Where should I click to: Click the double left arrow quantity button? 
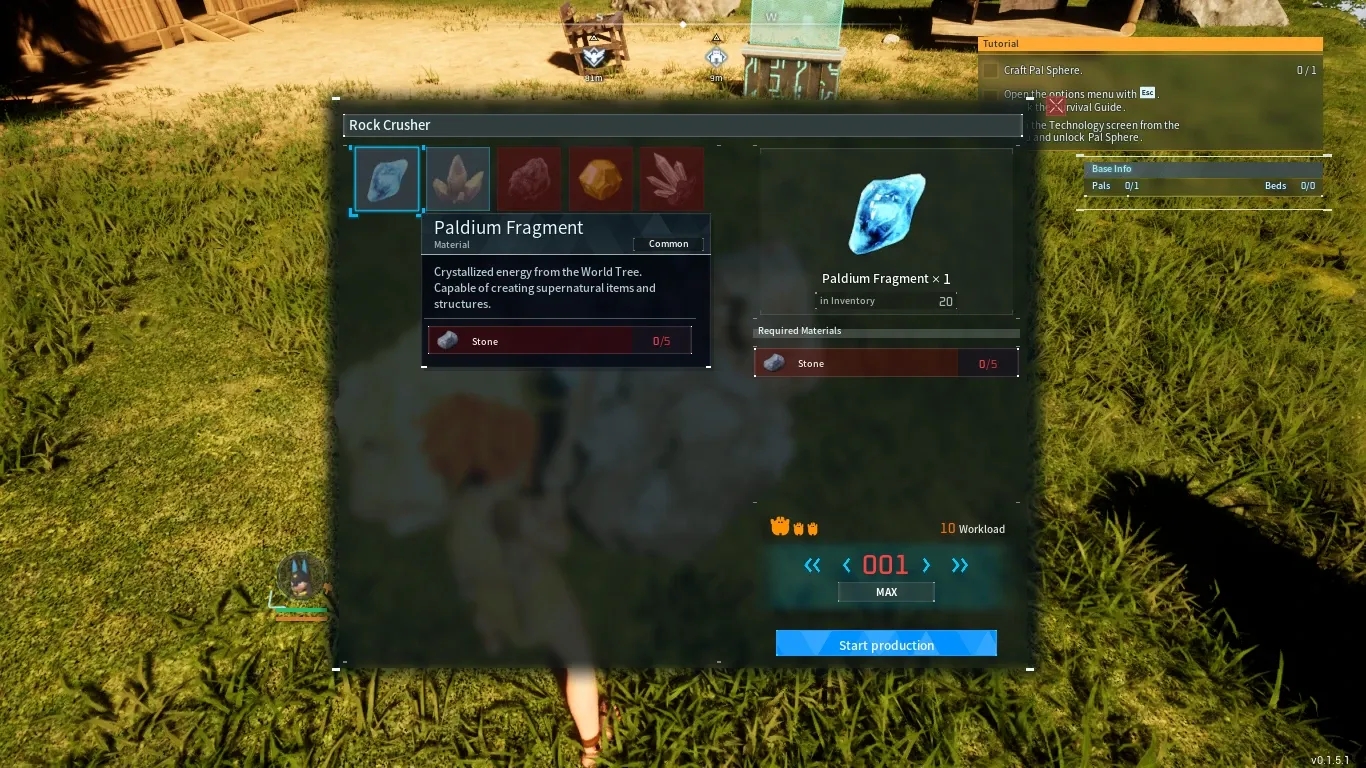click(812, 565)
